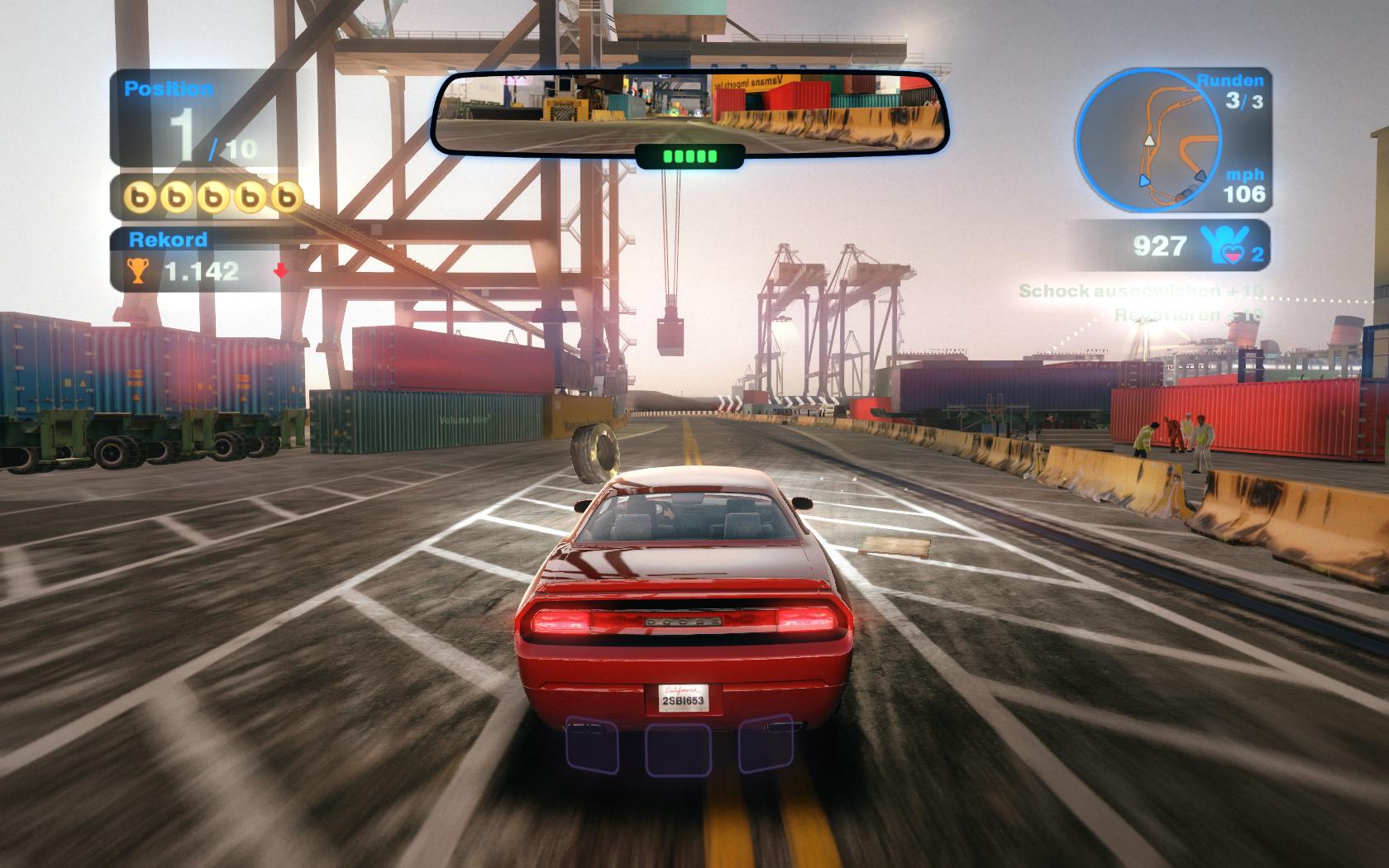Click the rear-view mirror display

pos(690,112)
